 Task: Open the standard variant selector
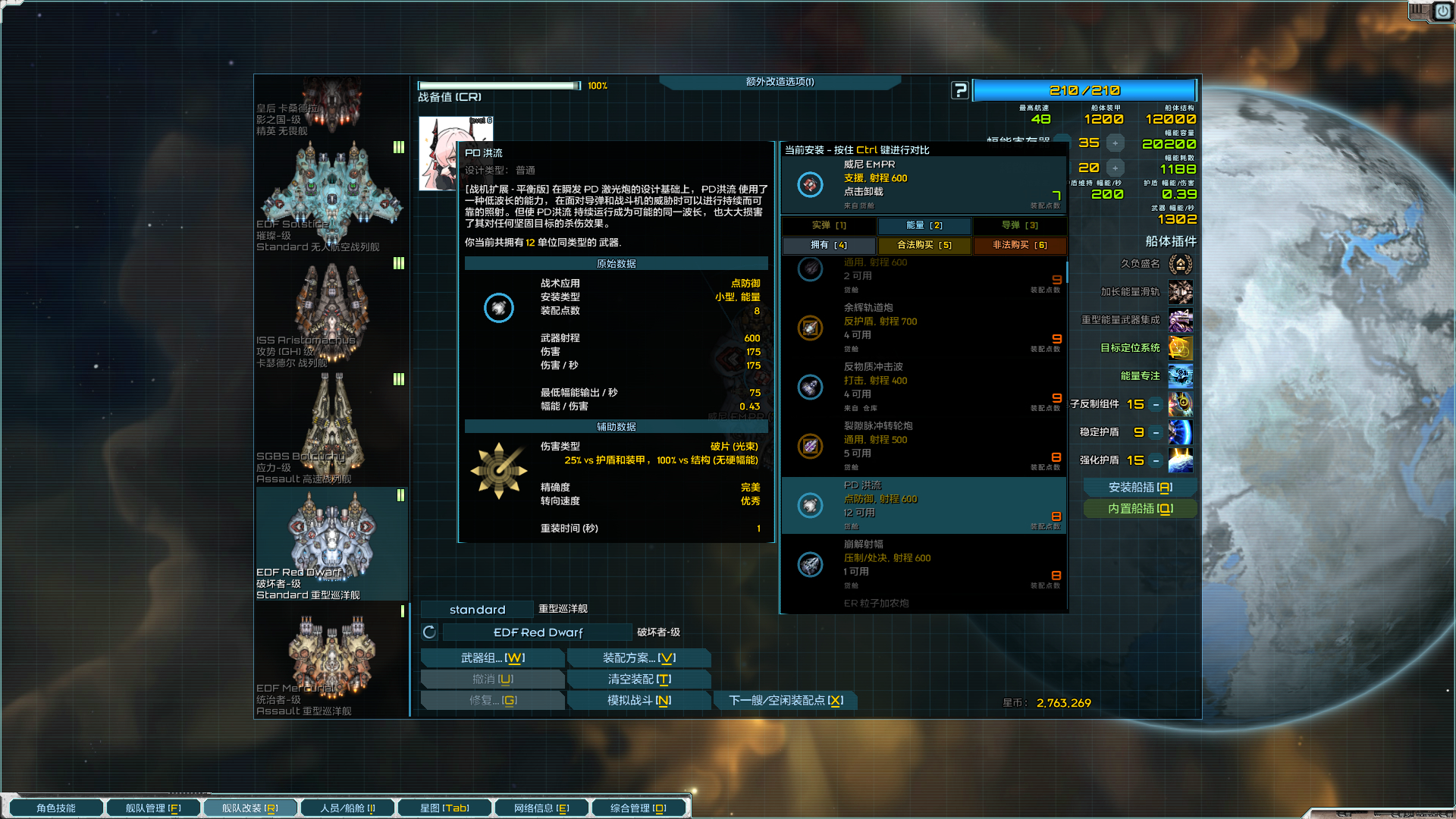[477, 609]
